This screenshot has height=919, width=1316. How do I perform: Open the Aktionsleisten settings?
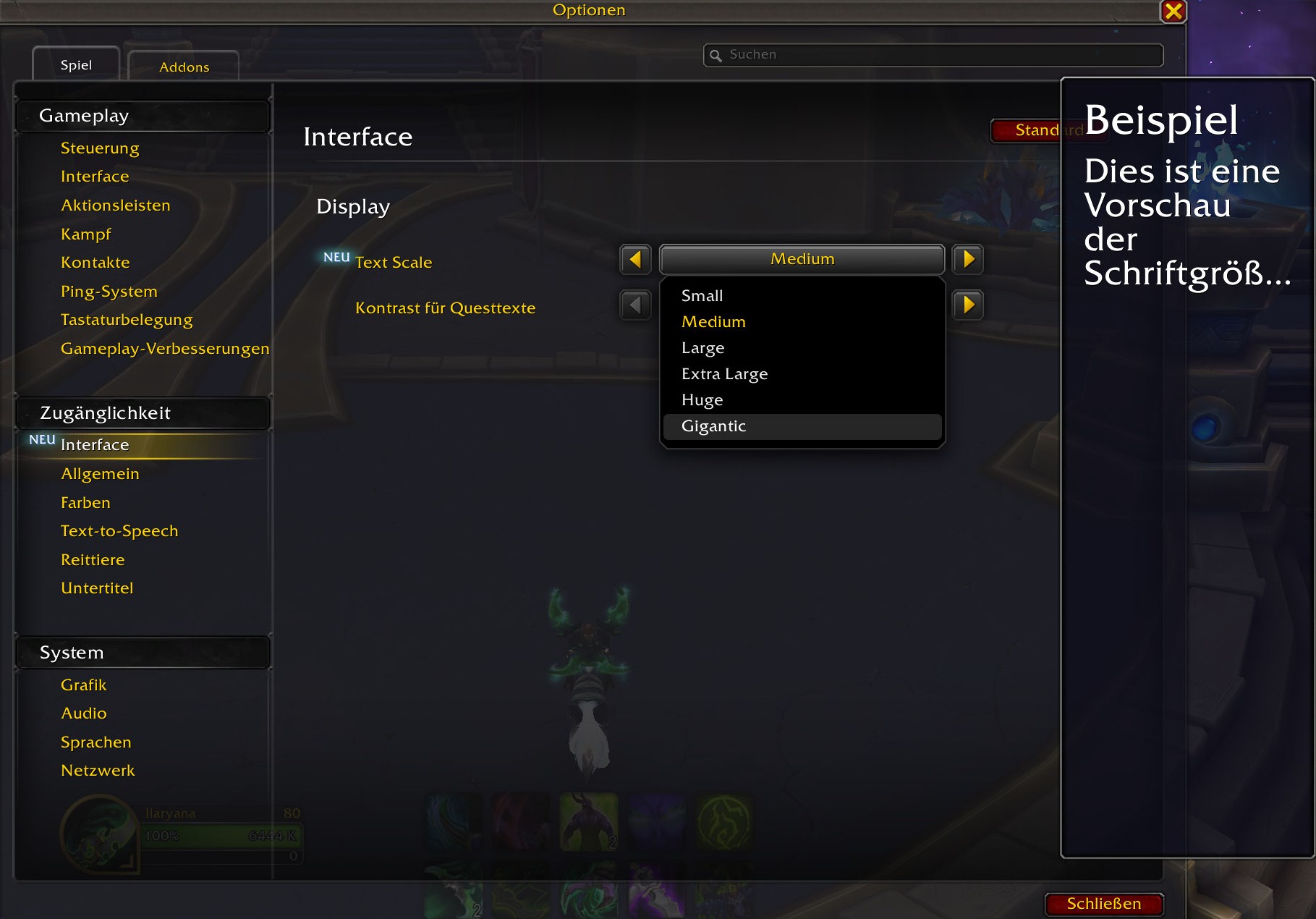116,206
